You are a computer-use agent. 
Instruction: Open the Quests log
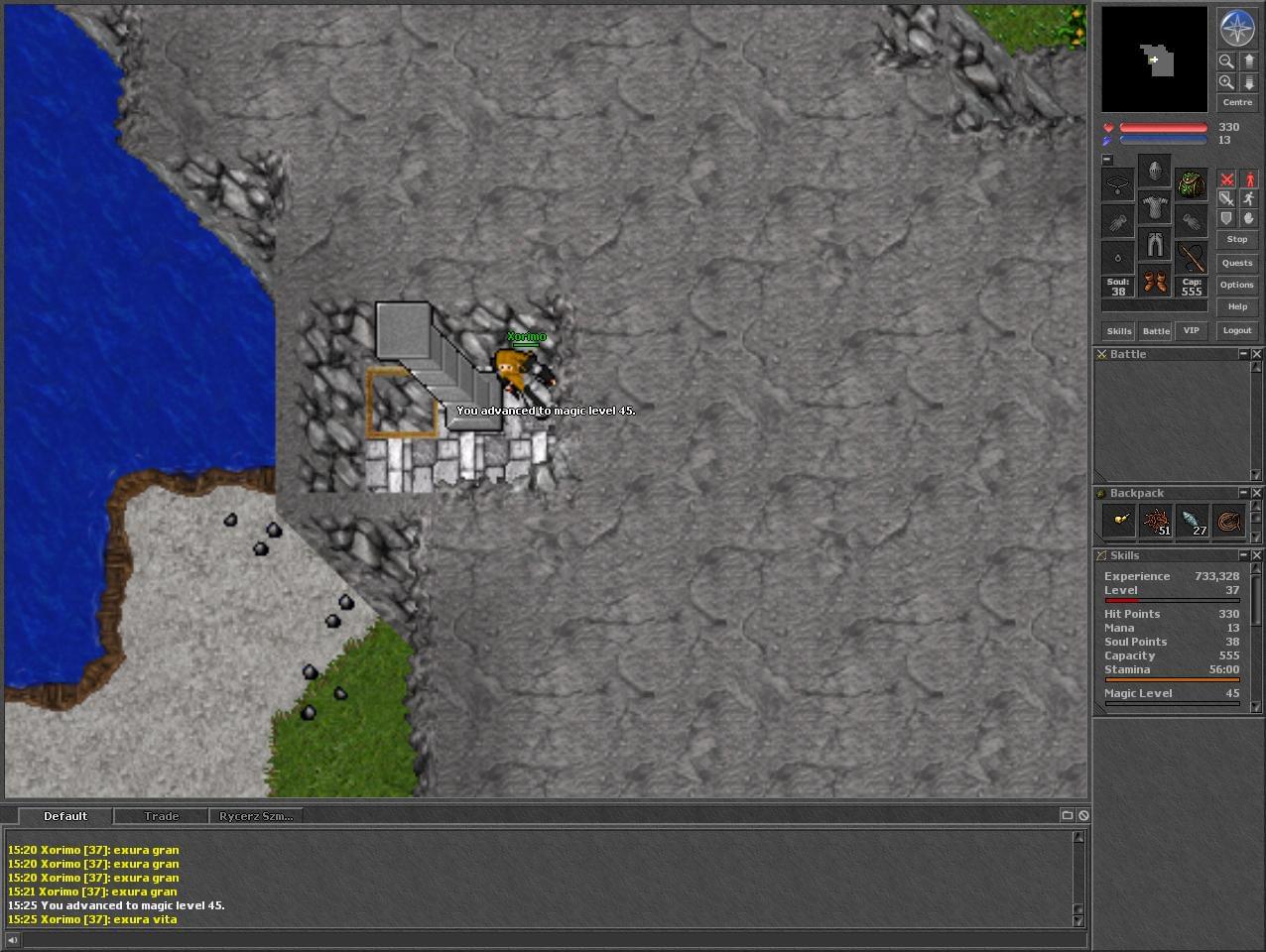pyautogui.click(x=1236, y=263)
